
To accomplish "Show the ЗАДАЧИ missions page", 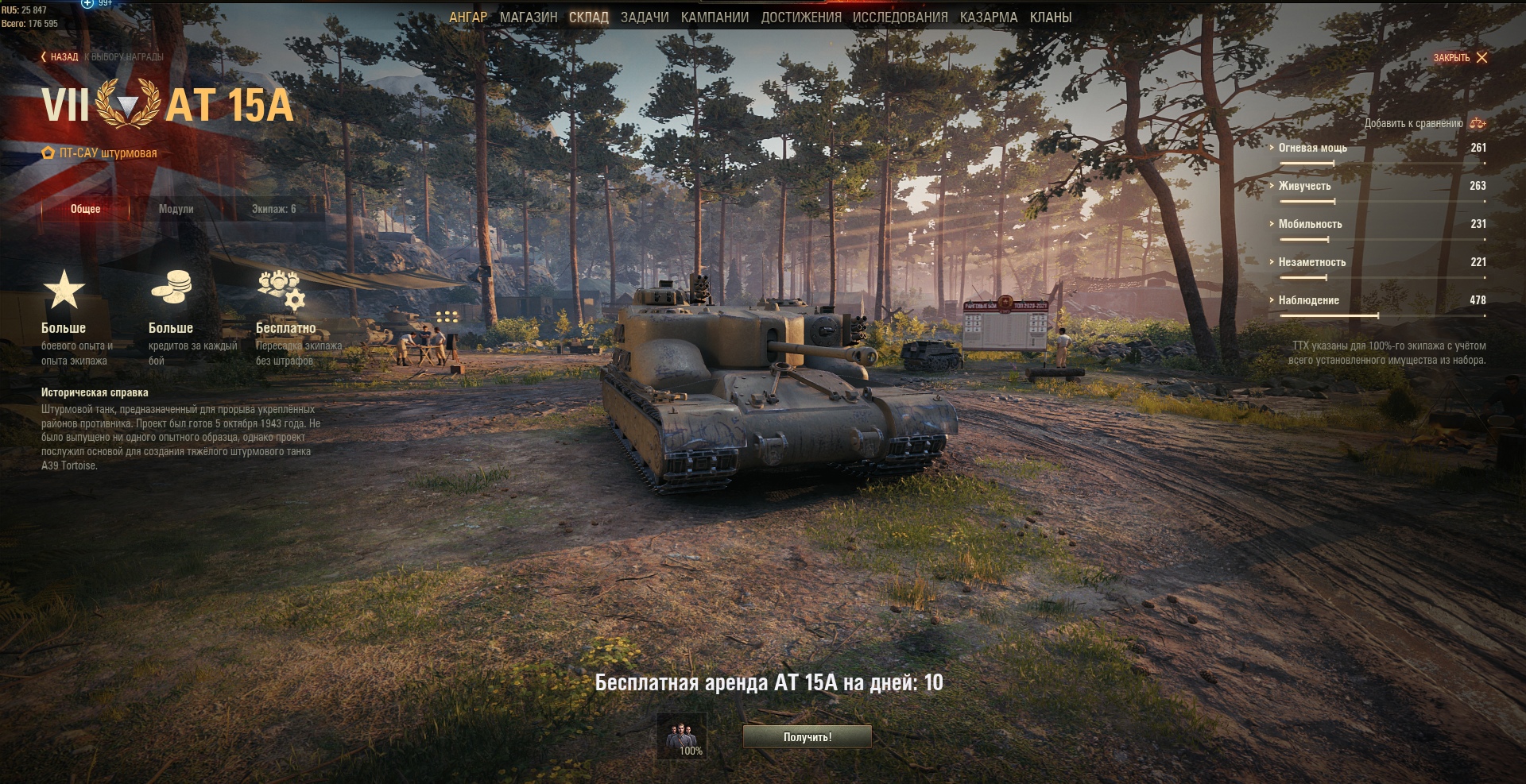I will pyautogui.click(x=645, y=17).
